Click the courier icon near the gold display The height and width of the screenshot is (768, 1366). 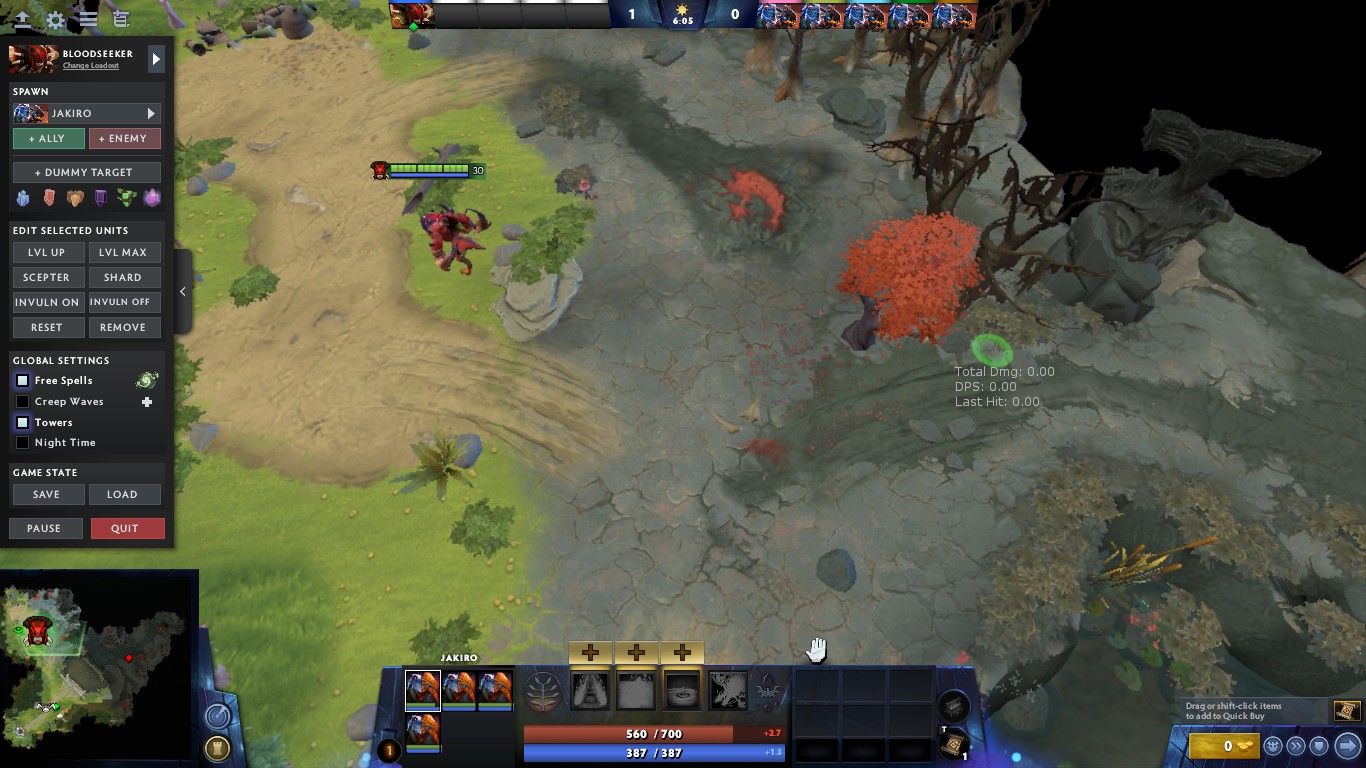pyautogui.click(x=1273, y=745)
